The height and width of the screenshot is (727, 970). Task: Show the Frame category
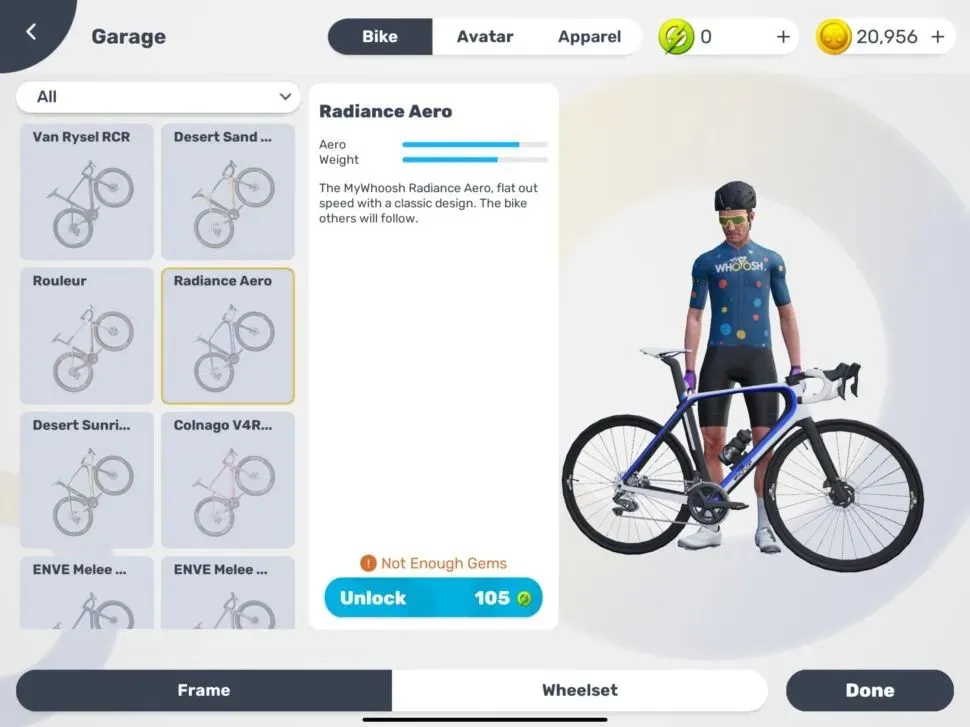[x=204, y=690]
